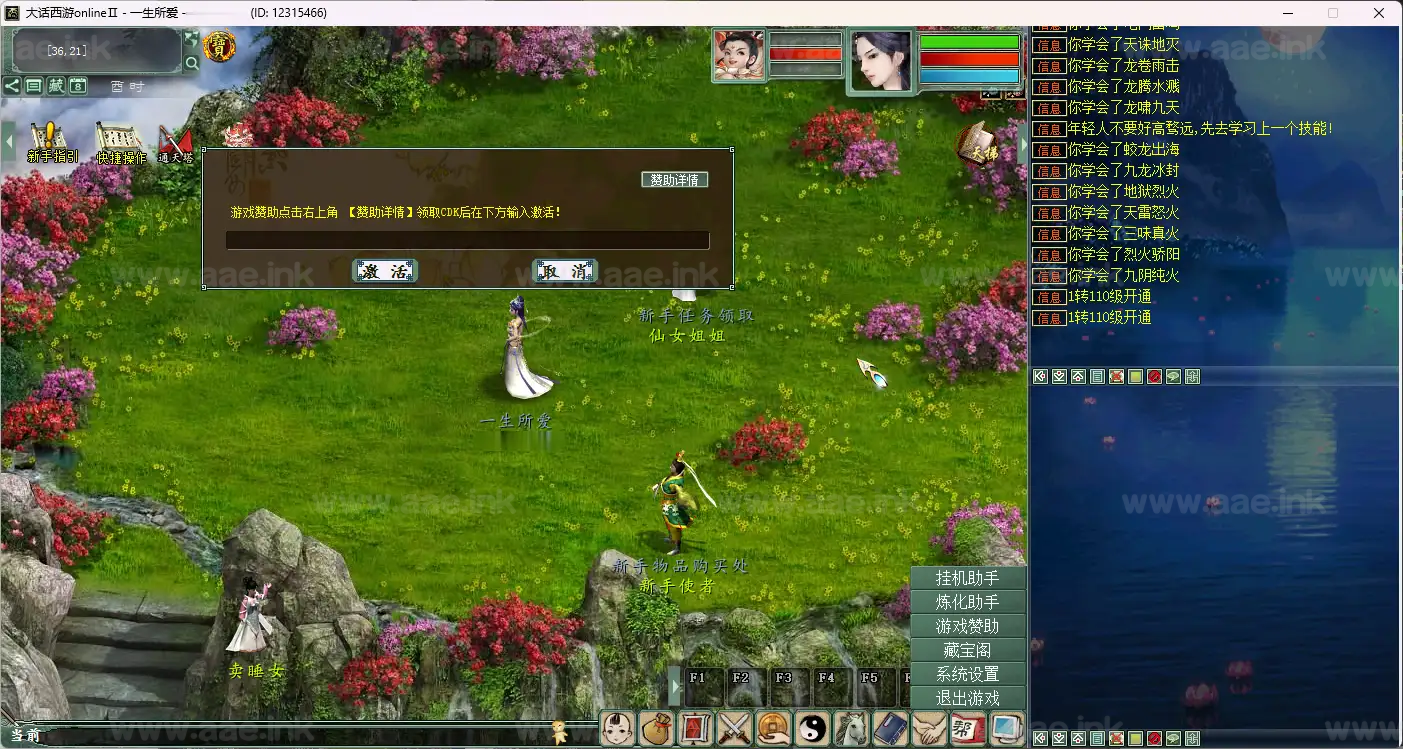Click the golden 寶 treasure icon

219,46
